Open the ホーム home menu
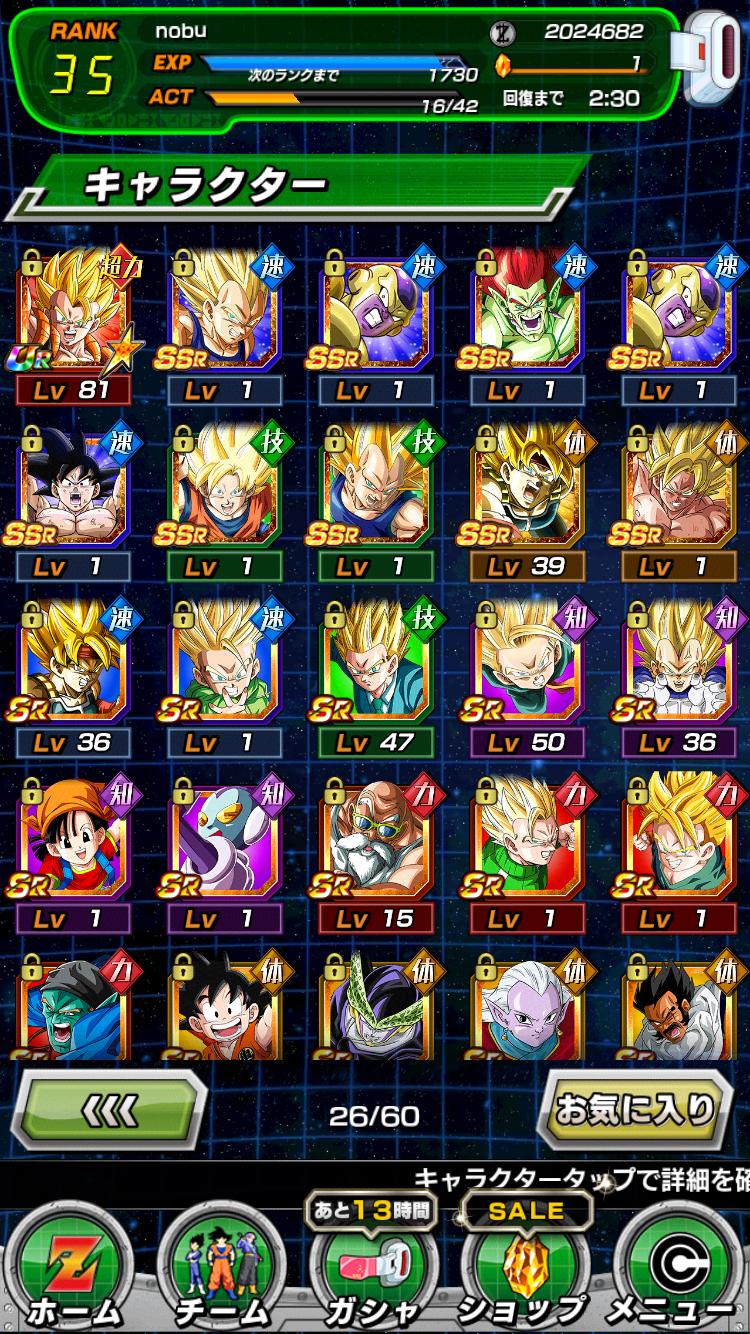This screenshot has width=750, height=1334. [x=72, y=1270]
